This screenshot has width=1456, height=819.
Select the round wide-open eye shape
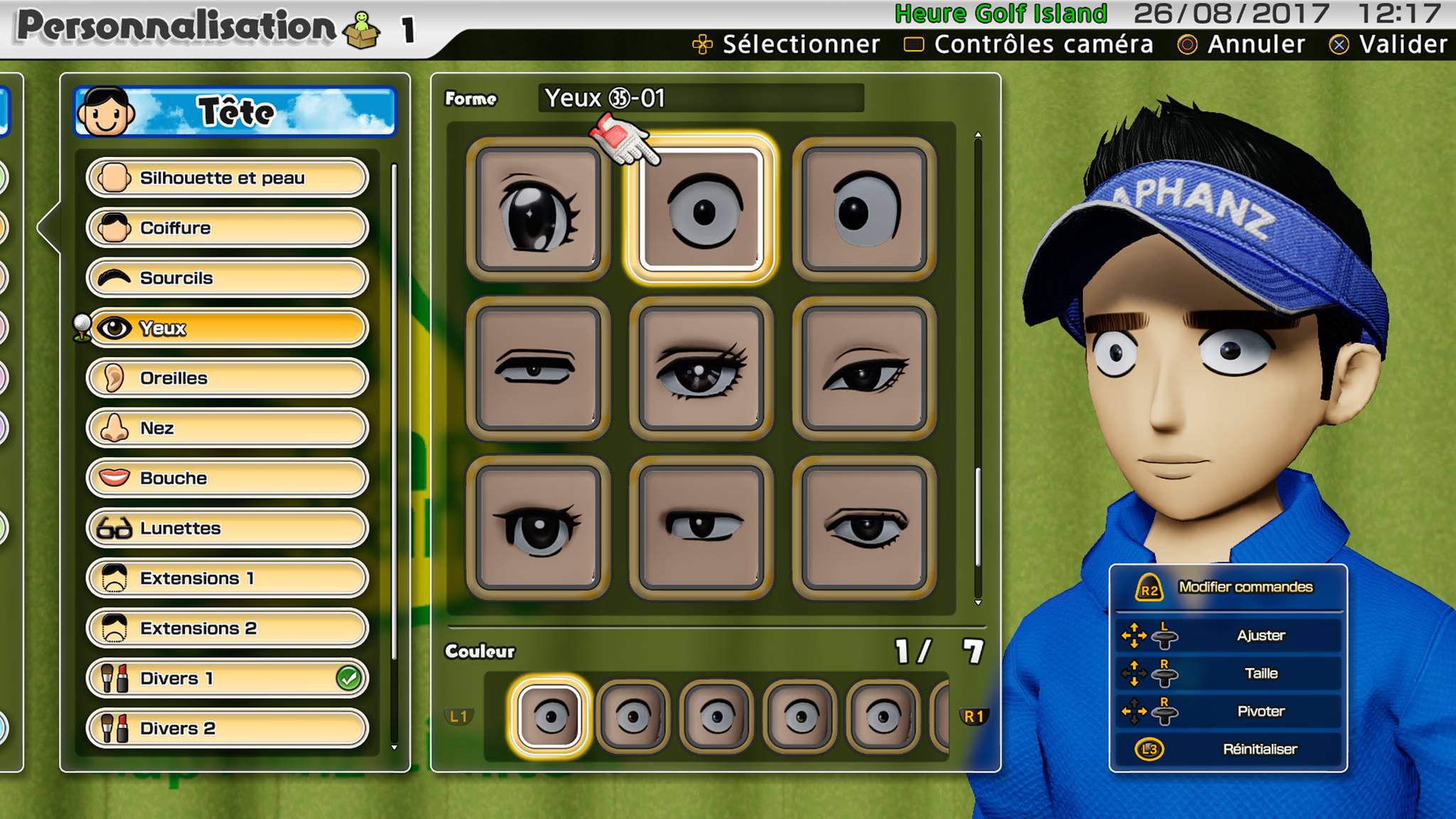coord(702,210)
